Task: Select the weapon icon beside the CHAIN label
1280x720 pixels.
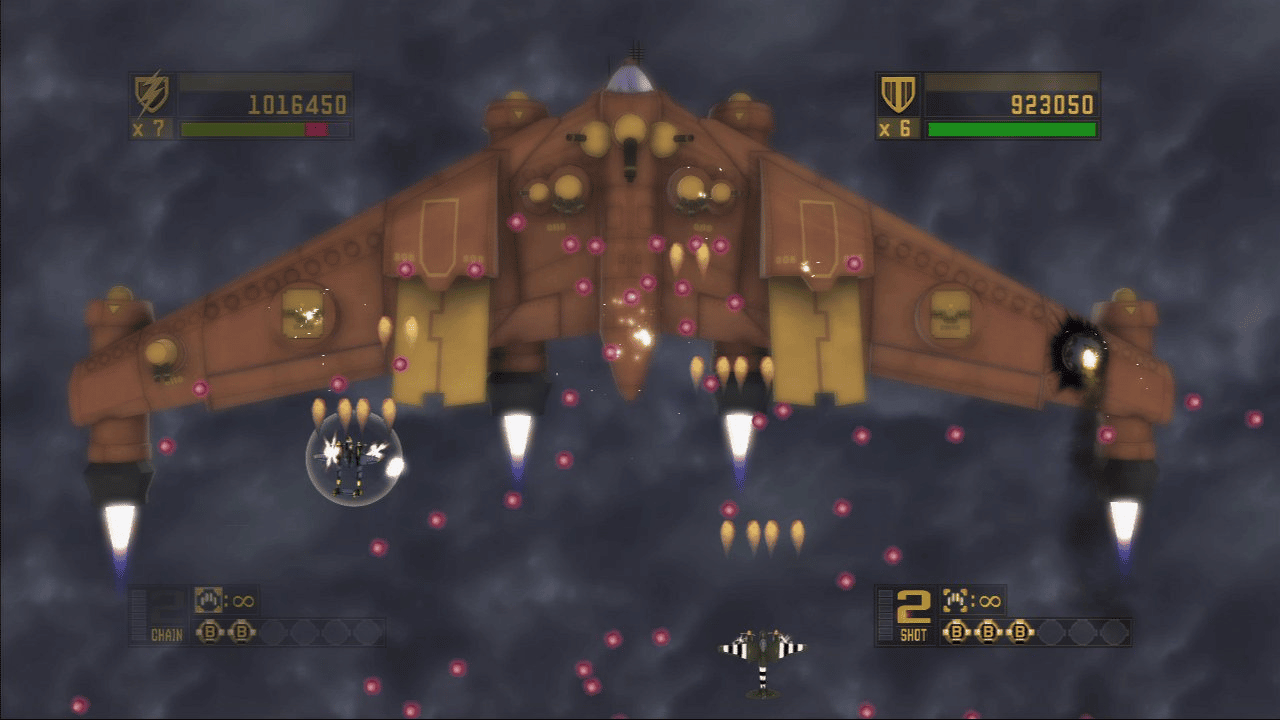Action: 208,600
